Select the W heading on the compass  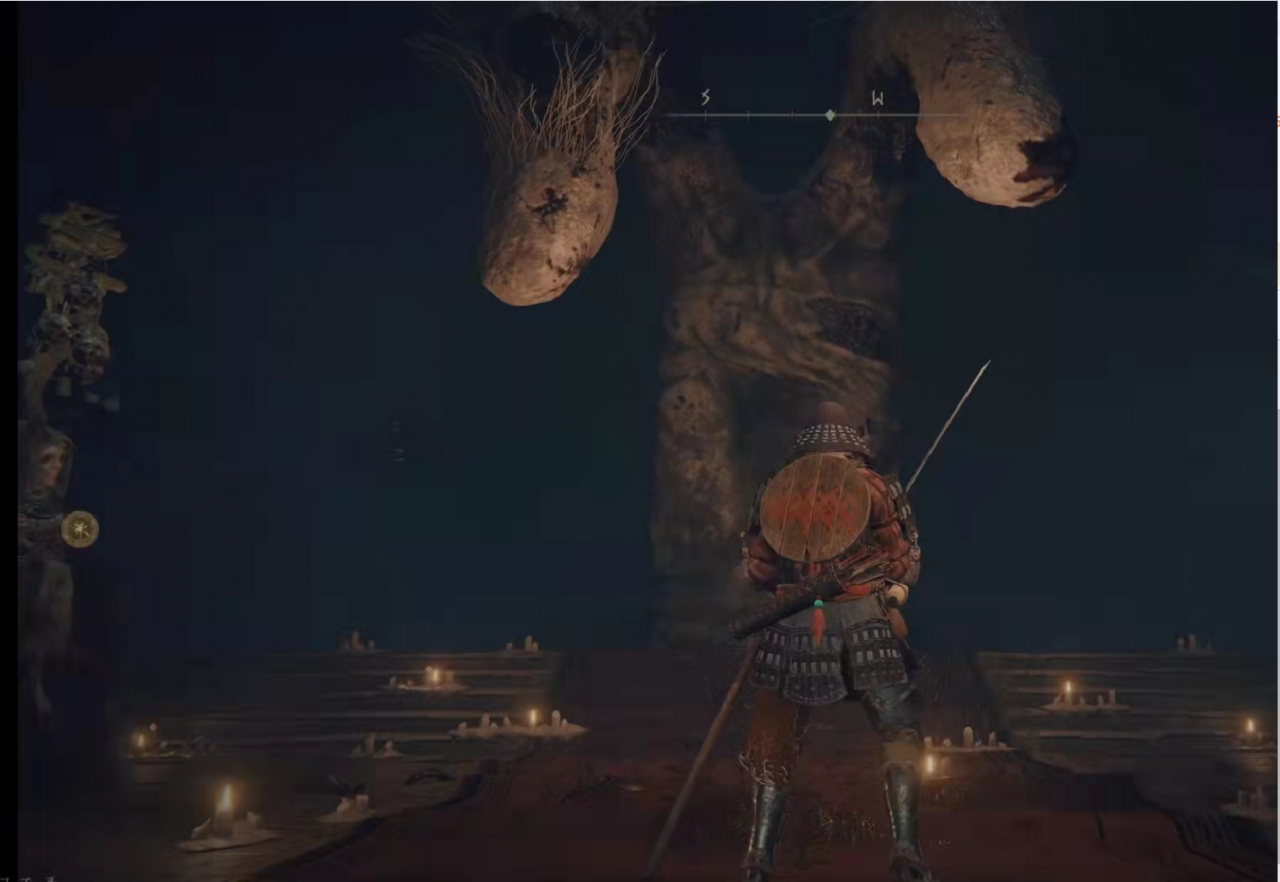coord(877,98)
